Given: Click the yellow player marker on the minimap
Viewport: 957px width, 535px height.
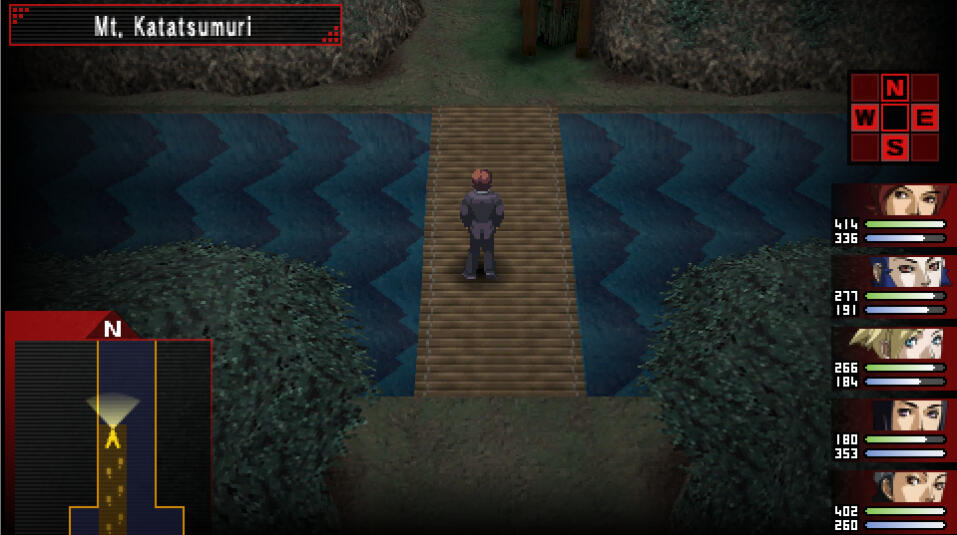Looking at the screenshot, I should [x=113, y=436].
